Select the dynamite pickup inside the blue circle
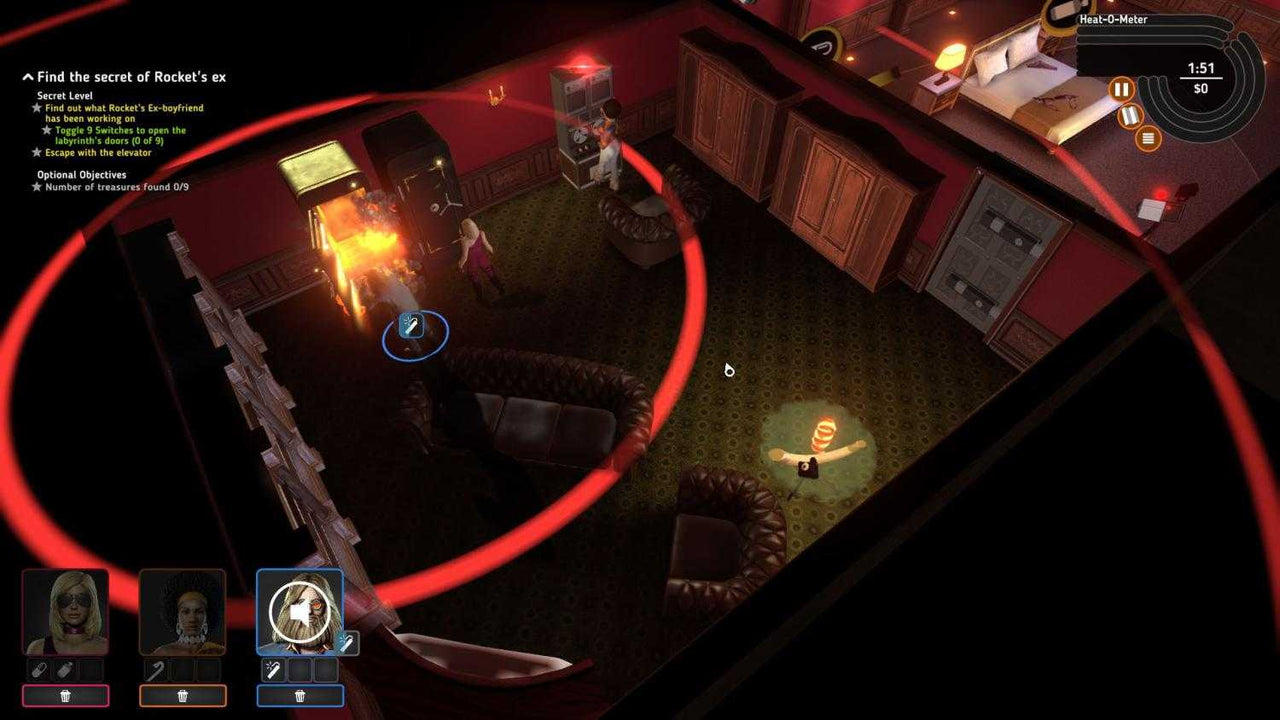This screenshot has height=720, width=1280. click(413, 326)
